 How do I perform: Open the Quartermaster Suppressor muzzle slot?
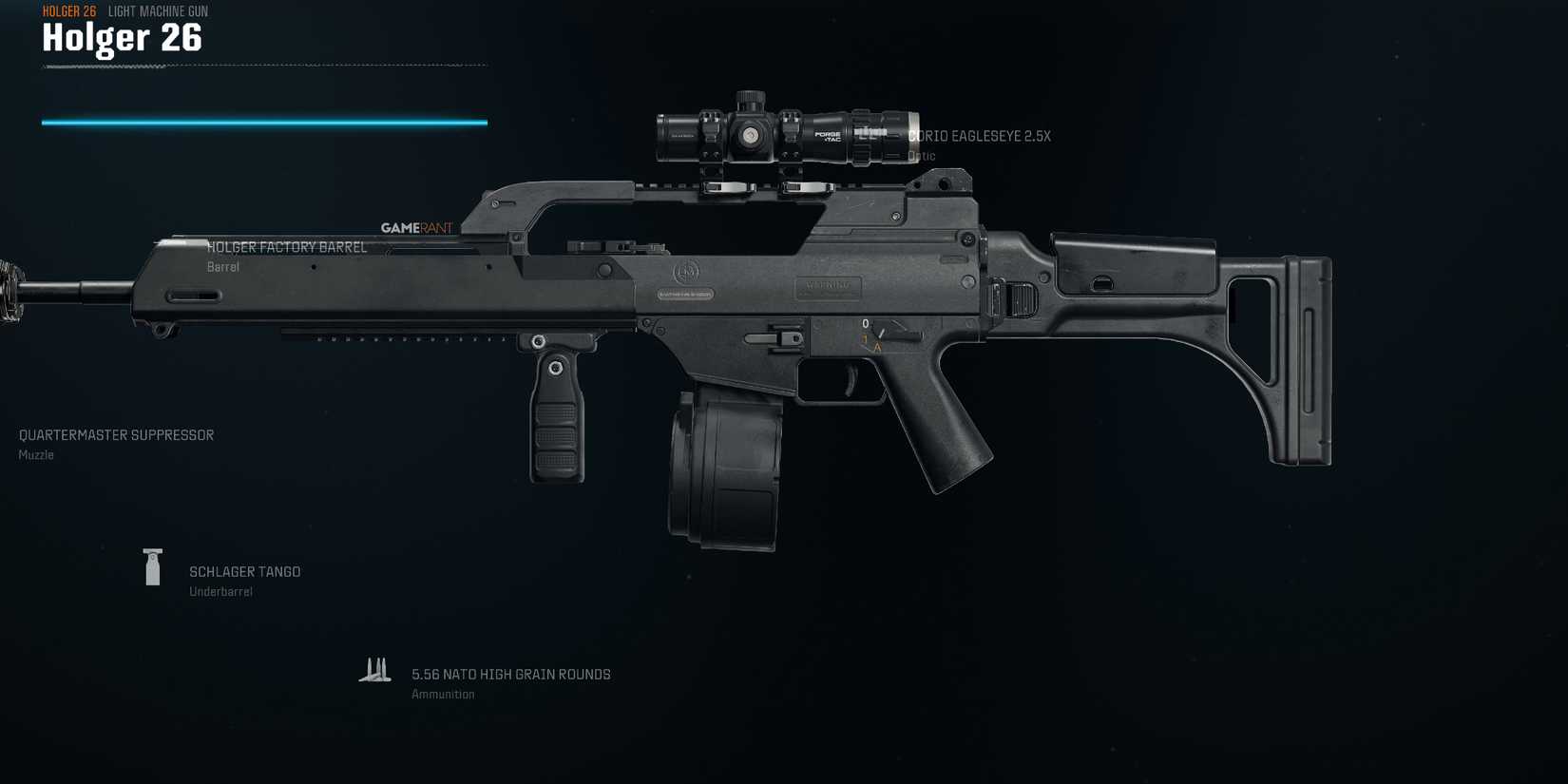[x=116, y=434]
